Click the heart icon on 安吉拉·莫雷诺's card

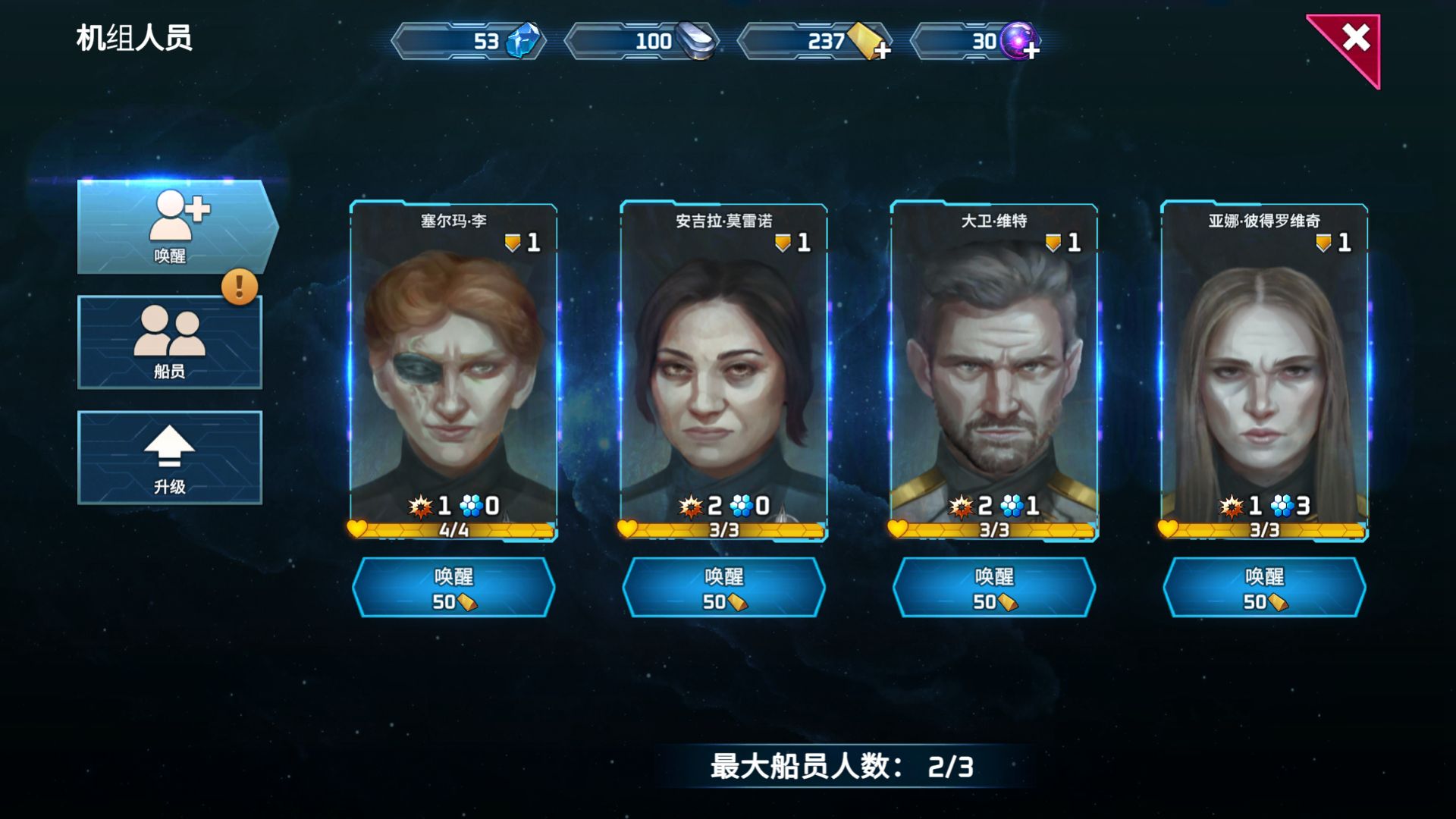click(x=628, y=531)
